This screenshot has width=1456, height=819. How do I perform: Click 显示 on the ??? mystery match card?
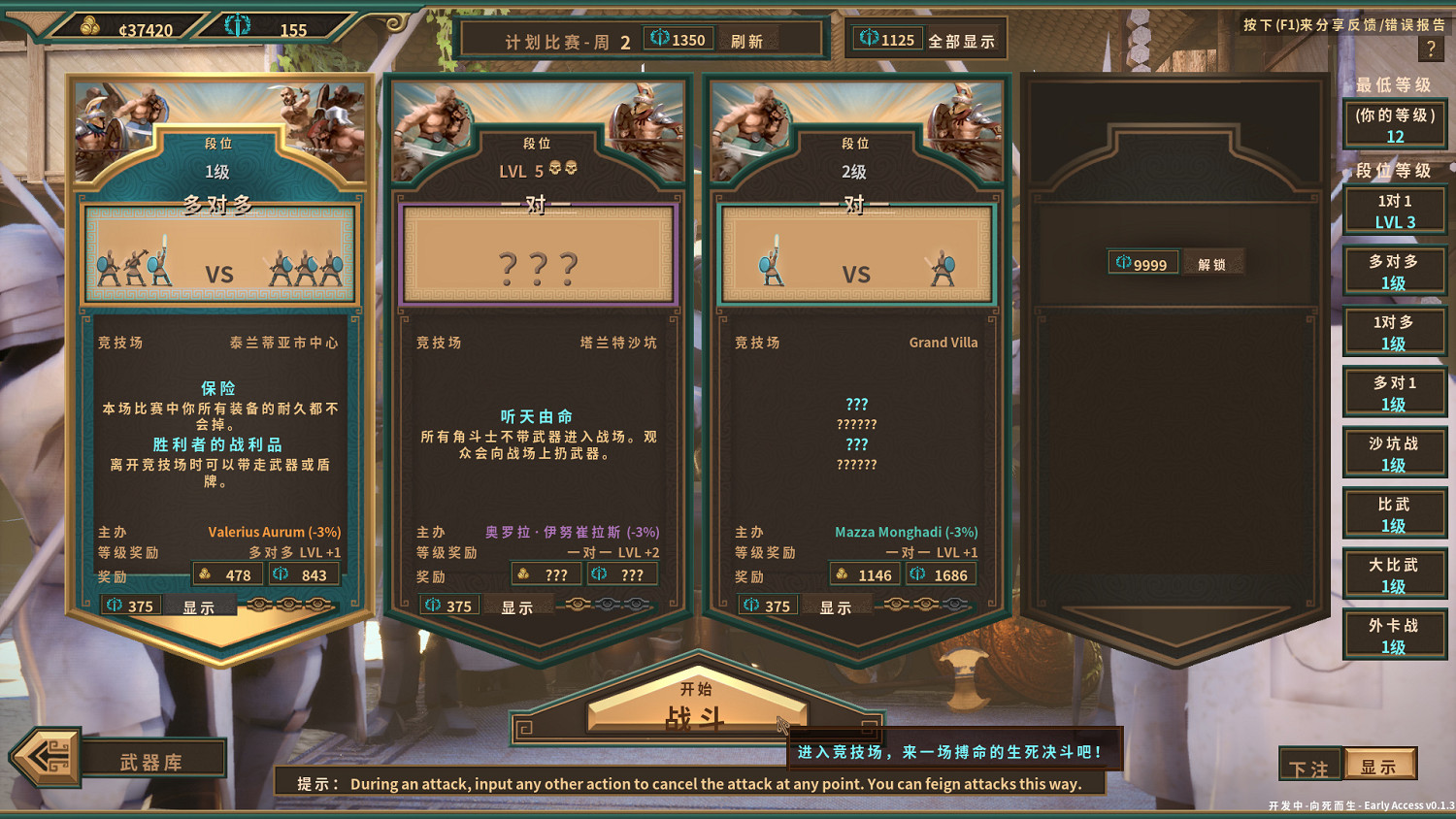515,606
